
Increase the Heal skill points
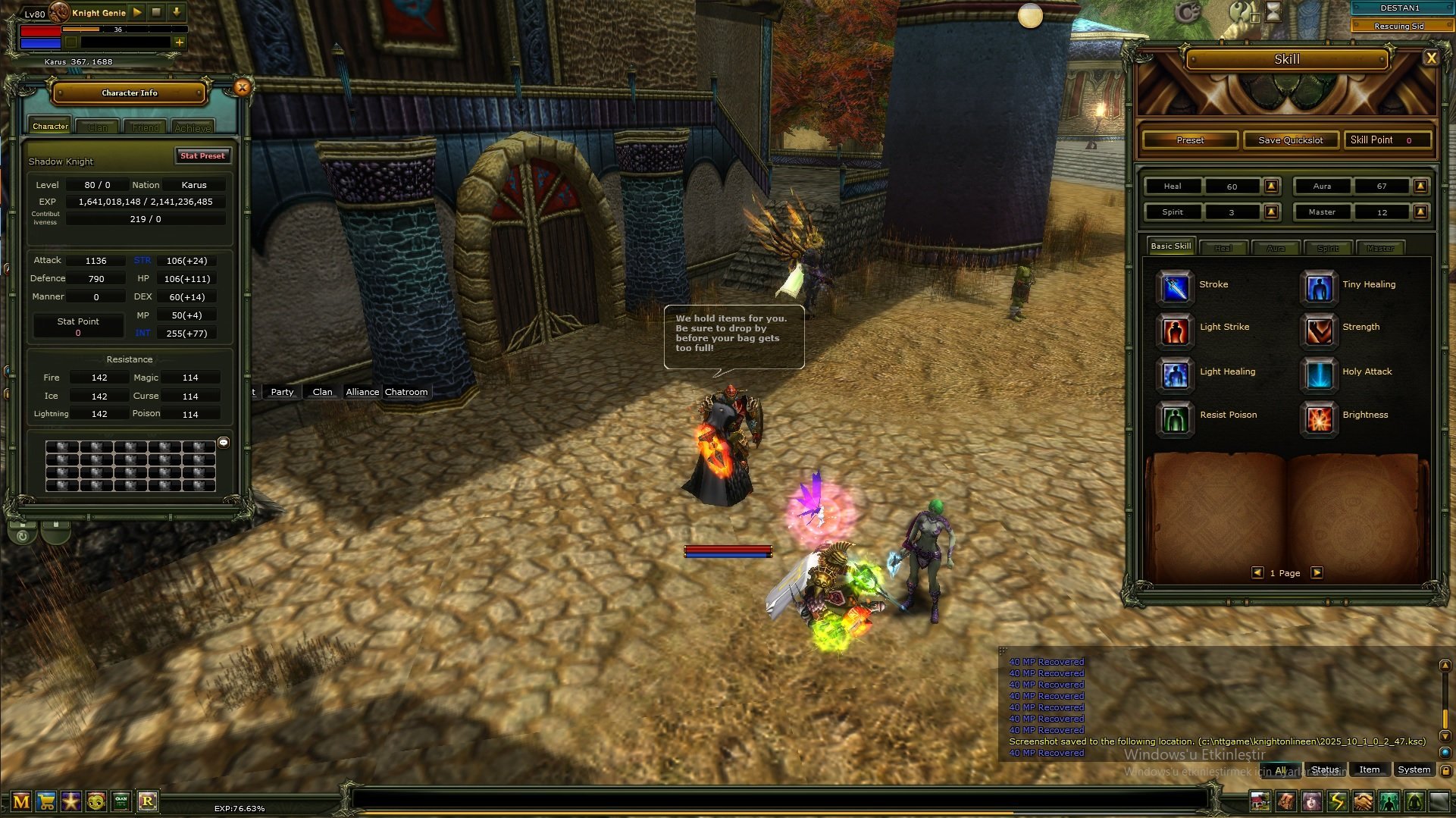pyautogui.click(x=1272, y=186)
